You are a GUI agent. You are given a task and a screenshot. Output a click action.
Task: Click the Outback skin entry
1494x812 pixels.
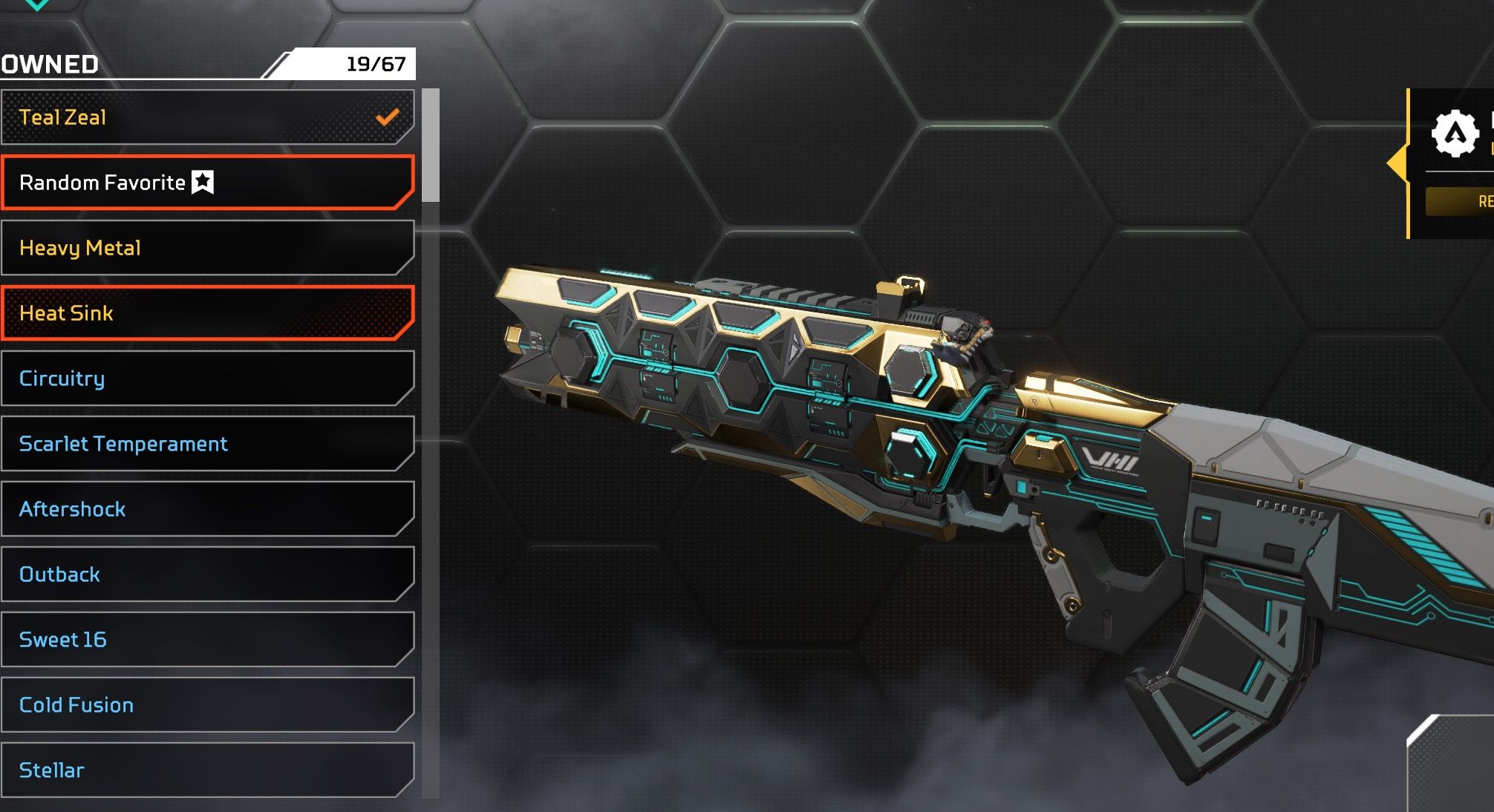207,574
